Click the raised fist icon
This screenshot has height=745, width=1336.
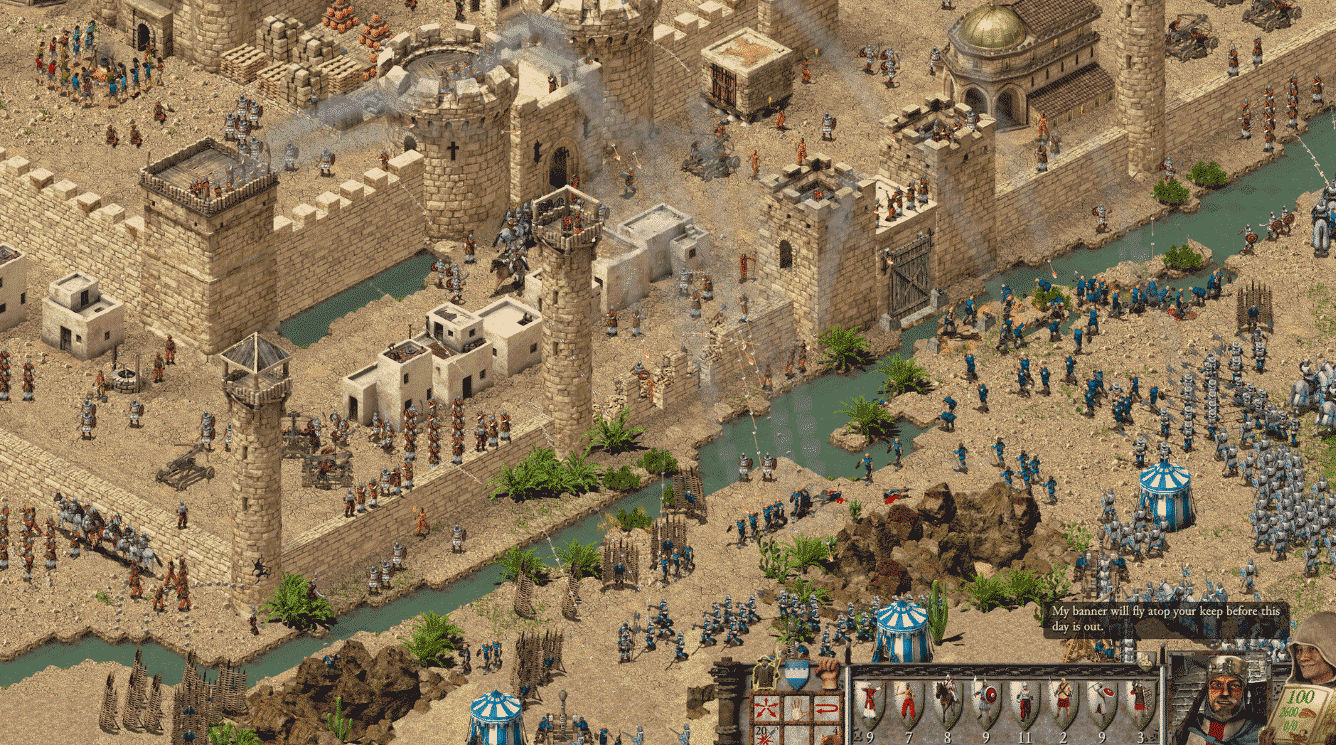point(826,673)
